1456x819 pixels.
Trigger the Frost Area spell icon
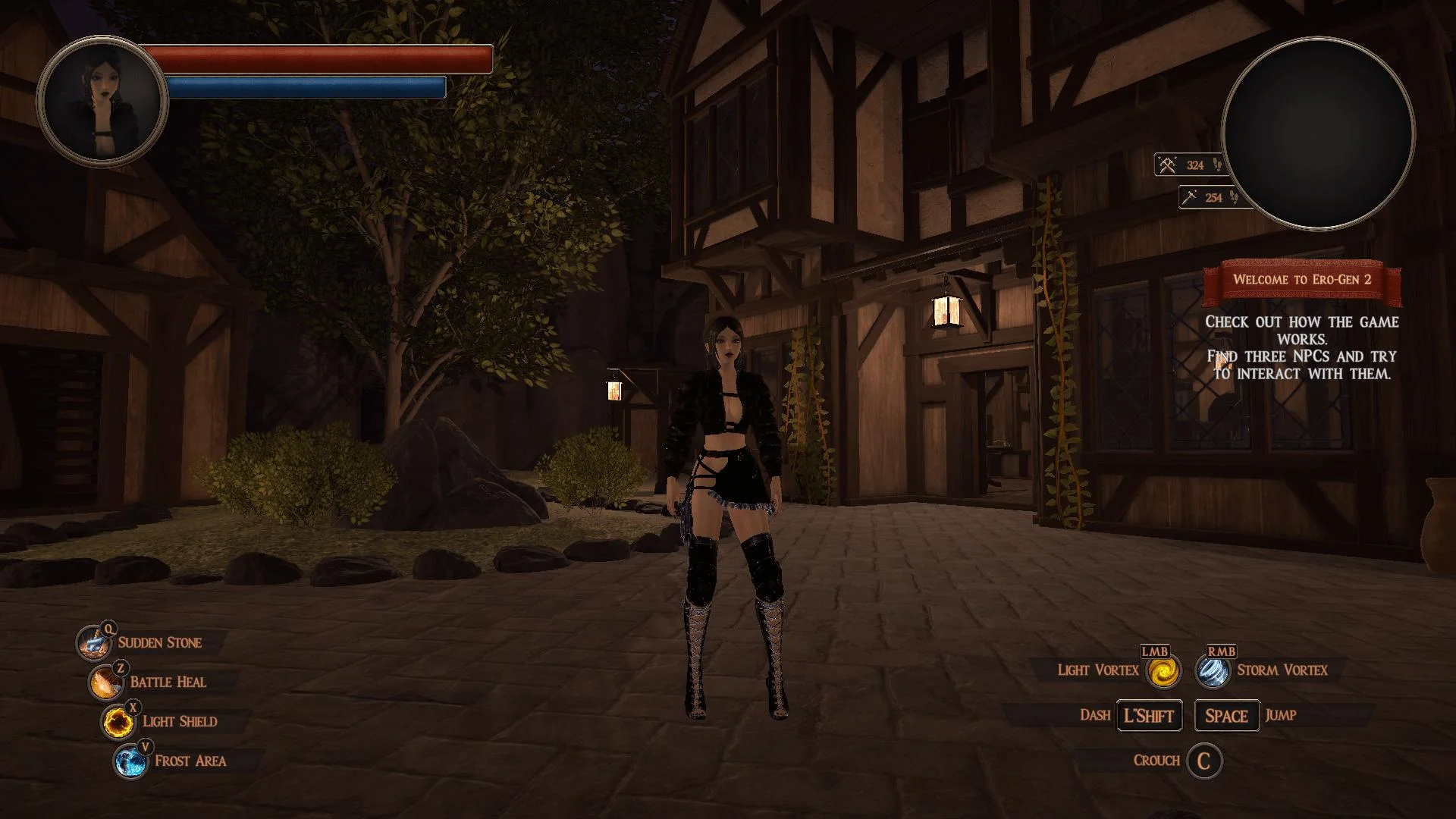(130, 762)
